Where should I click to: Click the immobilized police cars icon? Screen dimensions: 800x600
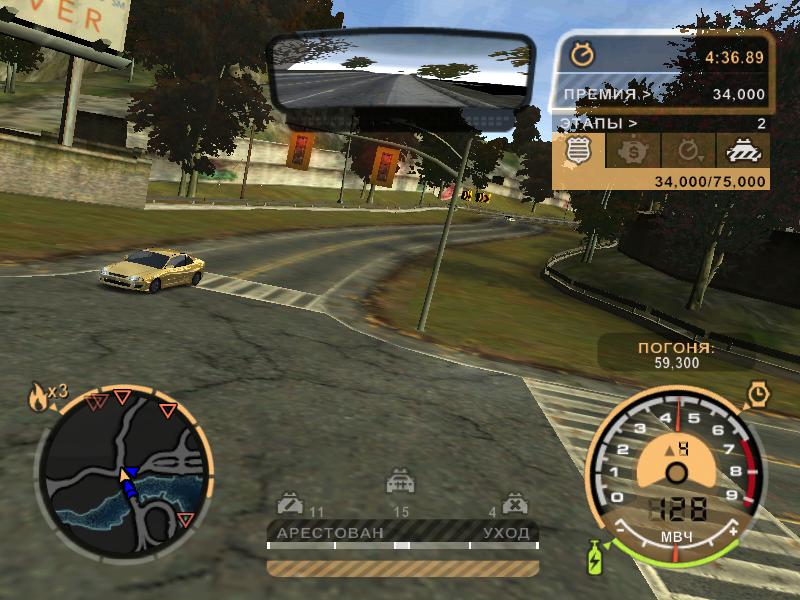coord(514,502)
